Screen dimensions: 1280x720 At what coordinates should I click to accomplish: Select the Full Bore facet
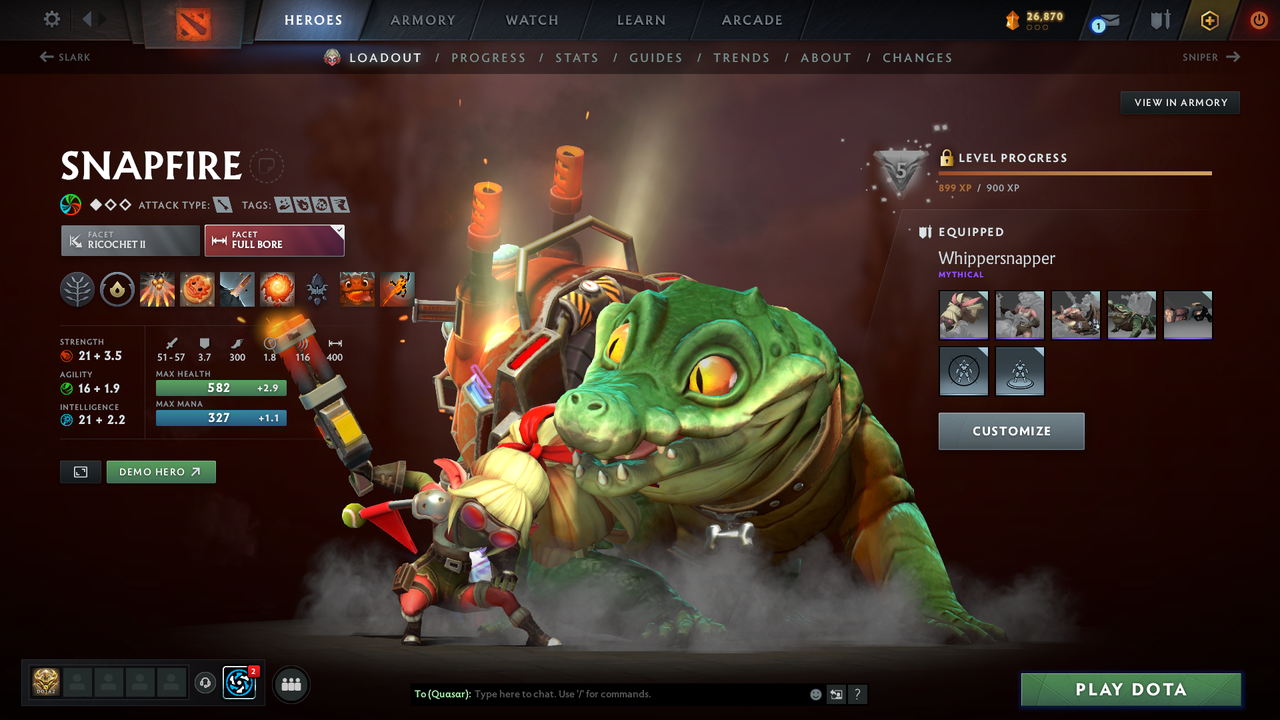(x=274, y=240)
